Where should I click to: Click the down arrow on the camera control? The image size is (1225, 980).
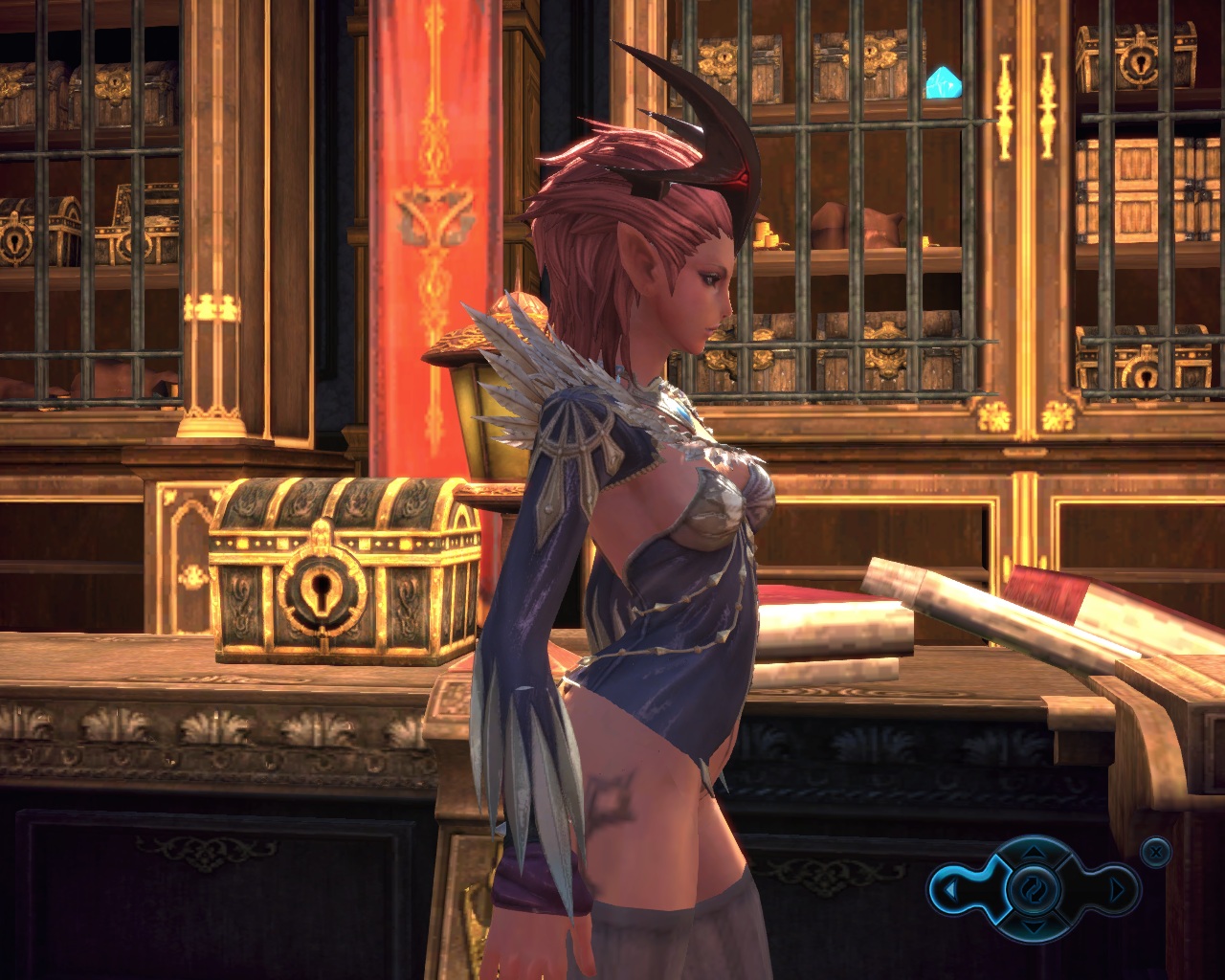(x=1033, y=928)
